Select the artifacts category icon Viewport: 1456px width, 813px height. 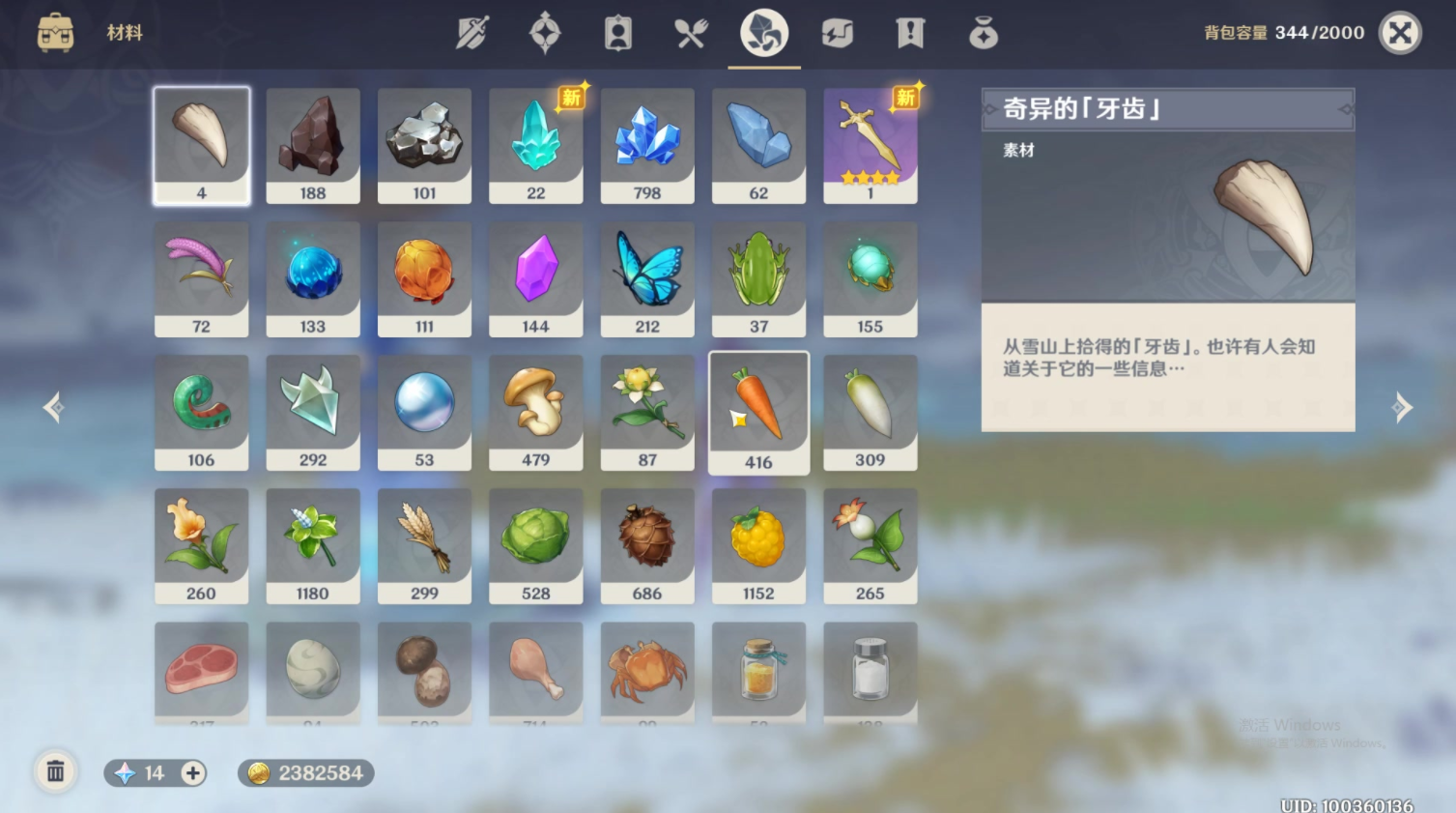545,32
